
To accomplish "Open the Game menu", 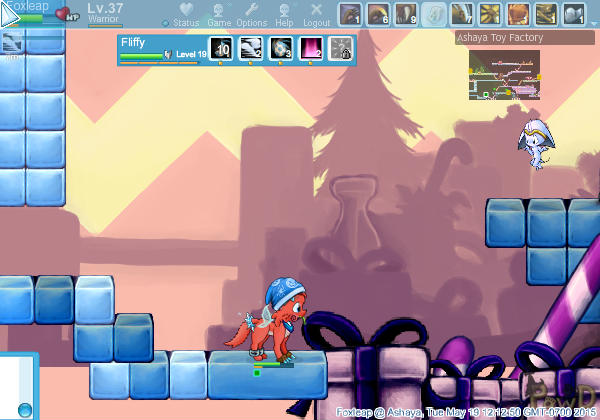I will [219, 14].
